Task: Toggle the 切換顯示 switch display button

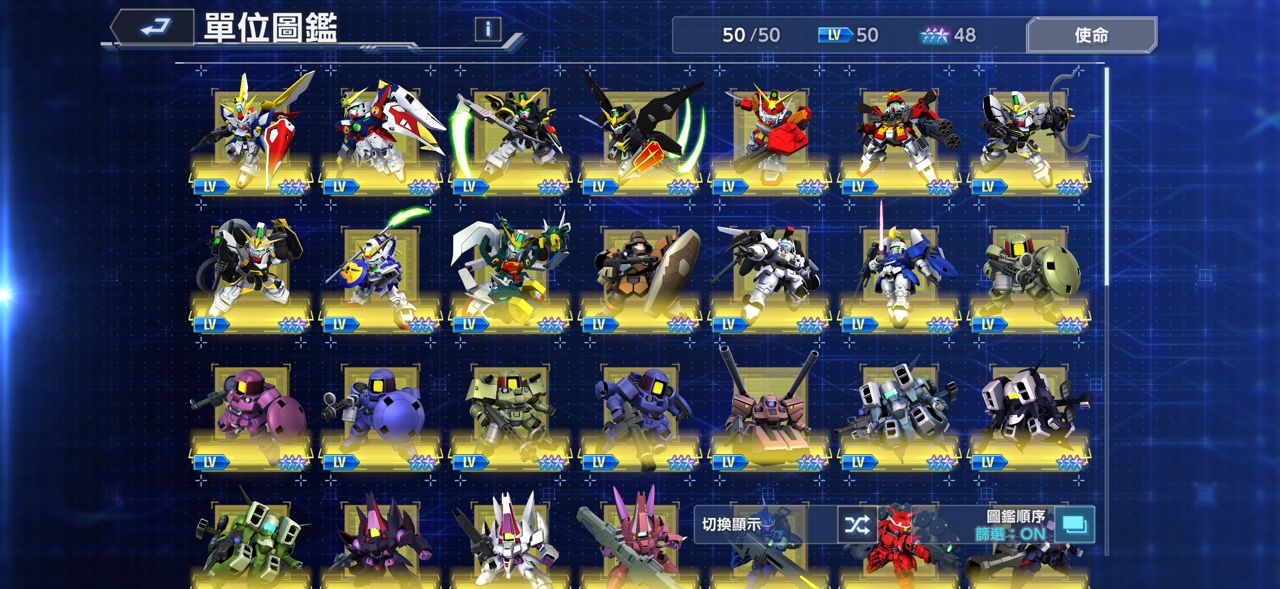Action: coord(856,524)
